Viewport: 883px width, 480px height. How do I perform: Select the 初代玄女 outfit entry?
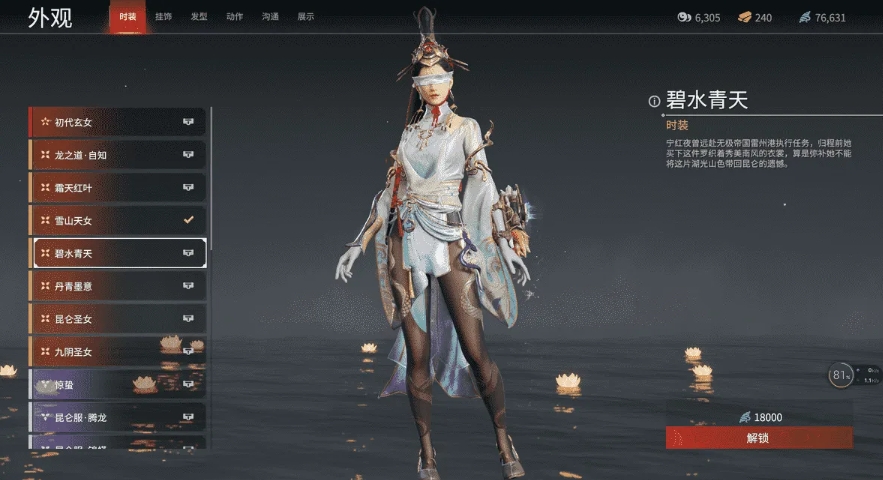click(118, 122)
